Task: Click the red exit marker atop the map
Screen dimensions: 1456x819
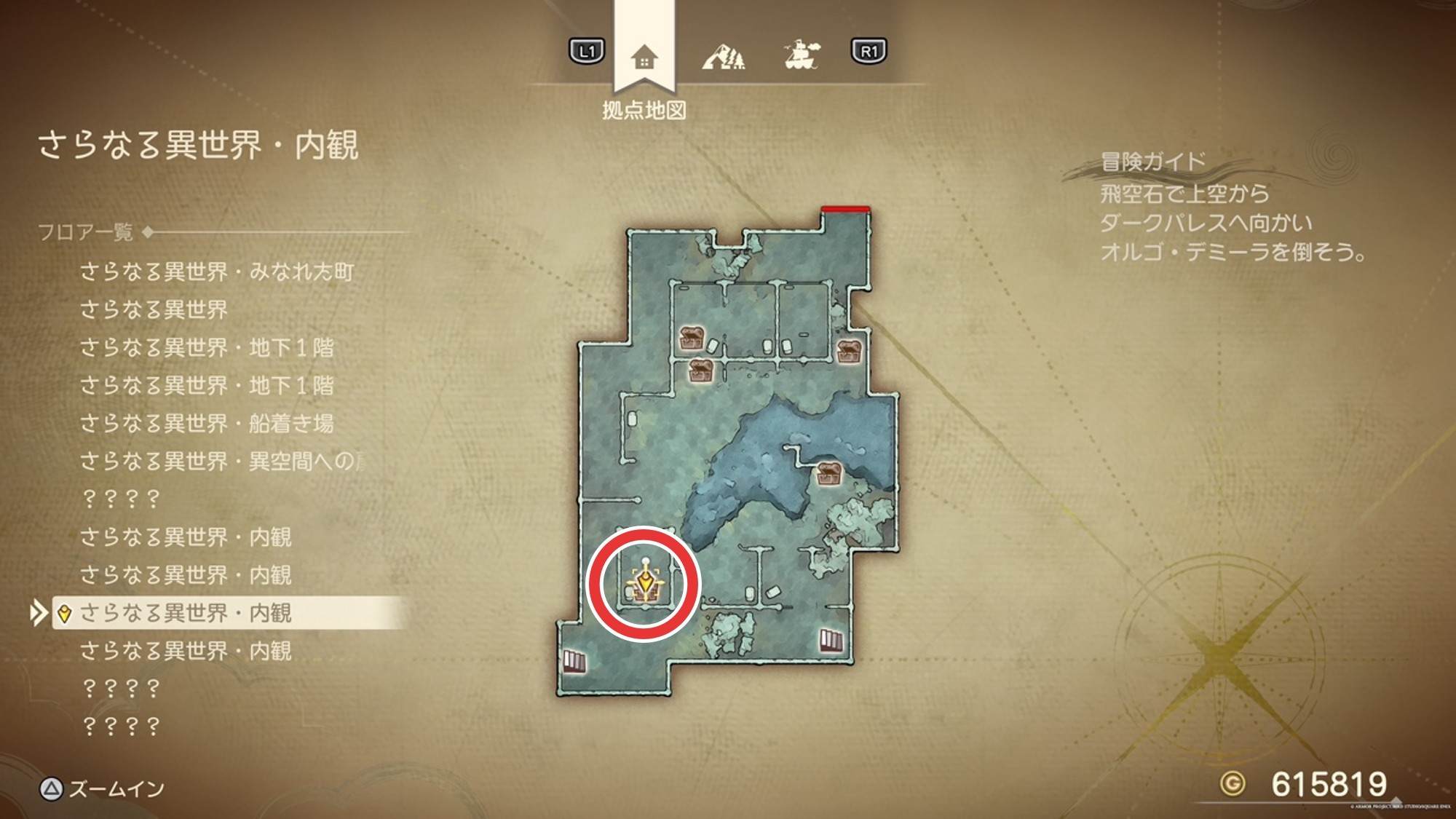Action: tap(845, 210)
